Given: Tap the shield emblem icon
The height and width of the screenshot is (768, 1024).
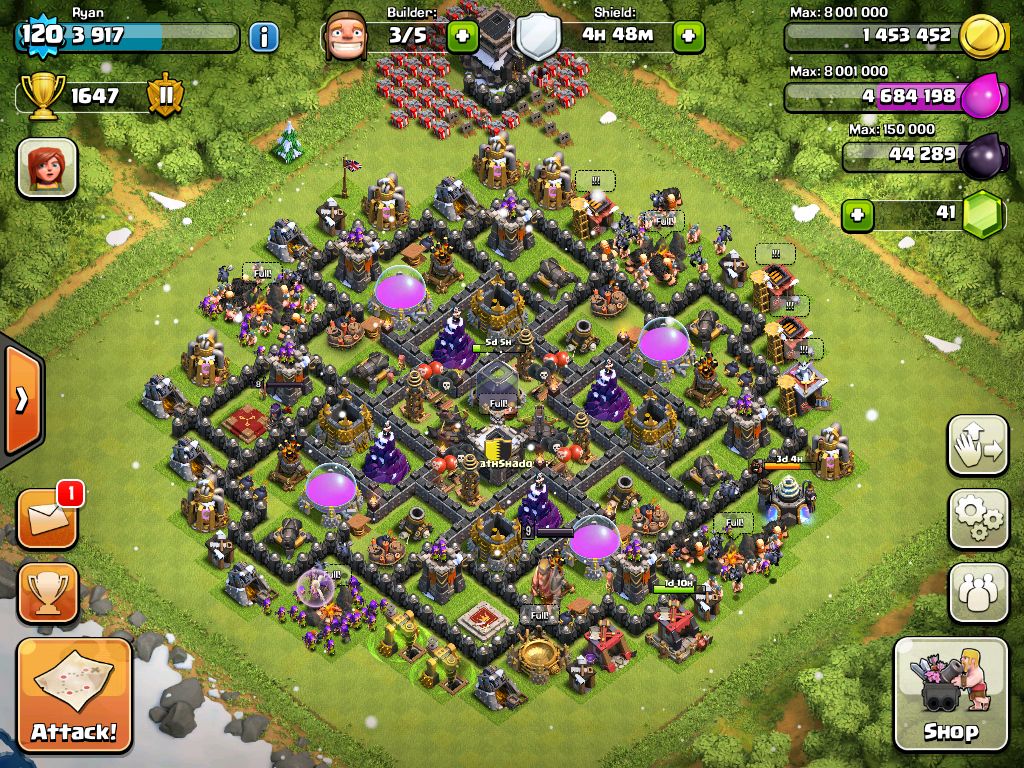Looking at the screenshot, I should 537,38.
